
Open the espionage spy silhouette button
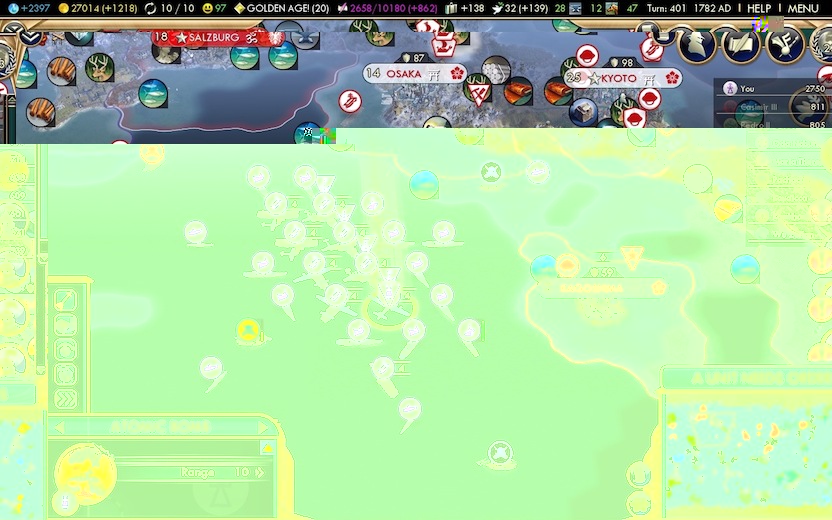(x=697, y=43)
